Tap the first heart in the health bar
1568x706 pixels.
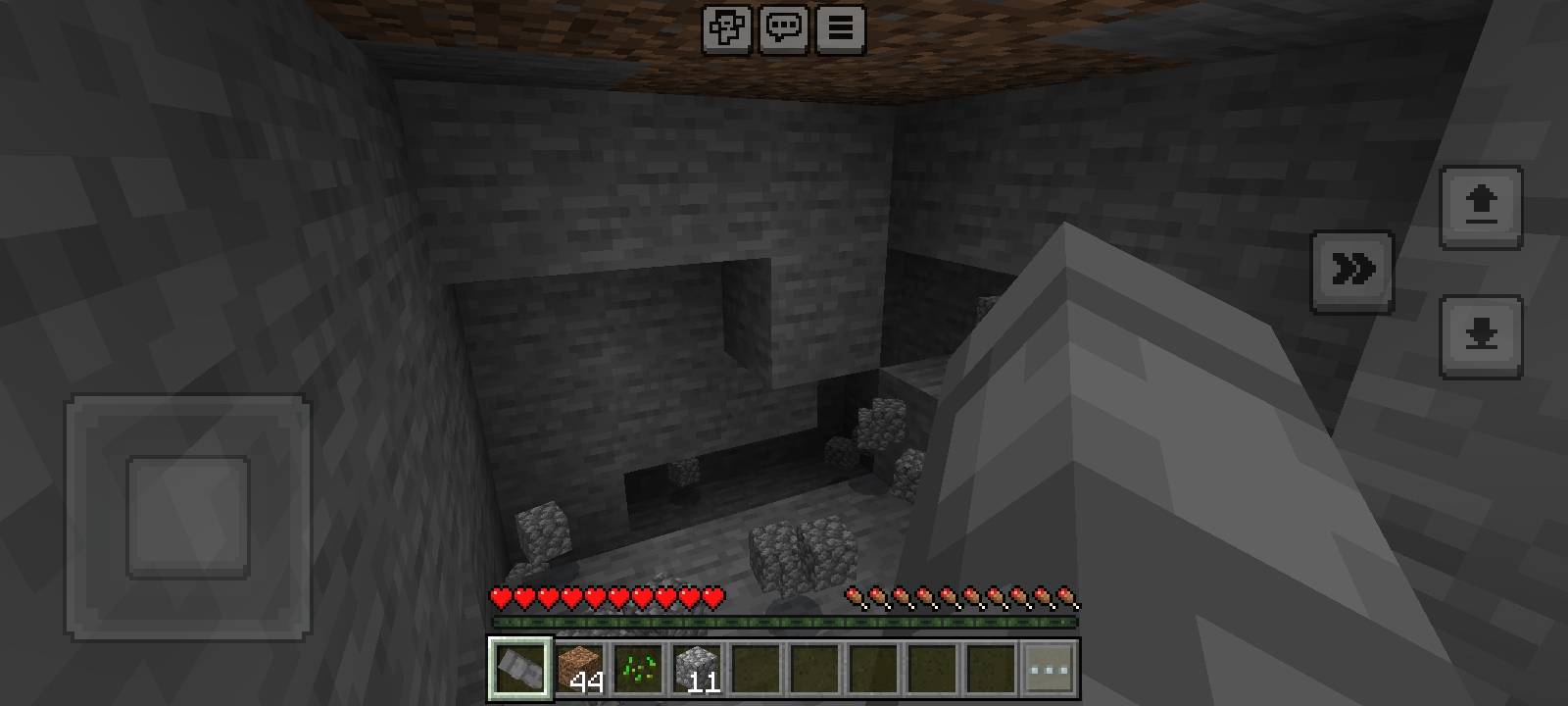pos(499,596)
